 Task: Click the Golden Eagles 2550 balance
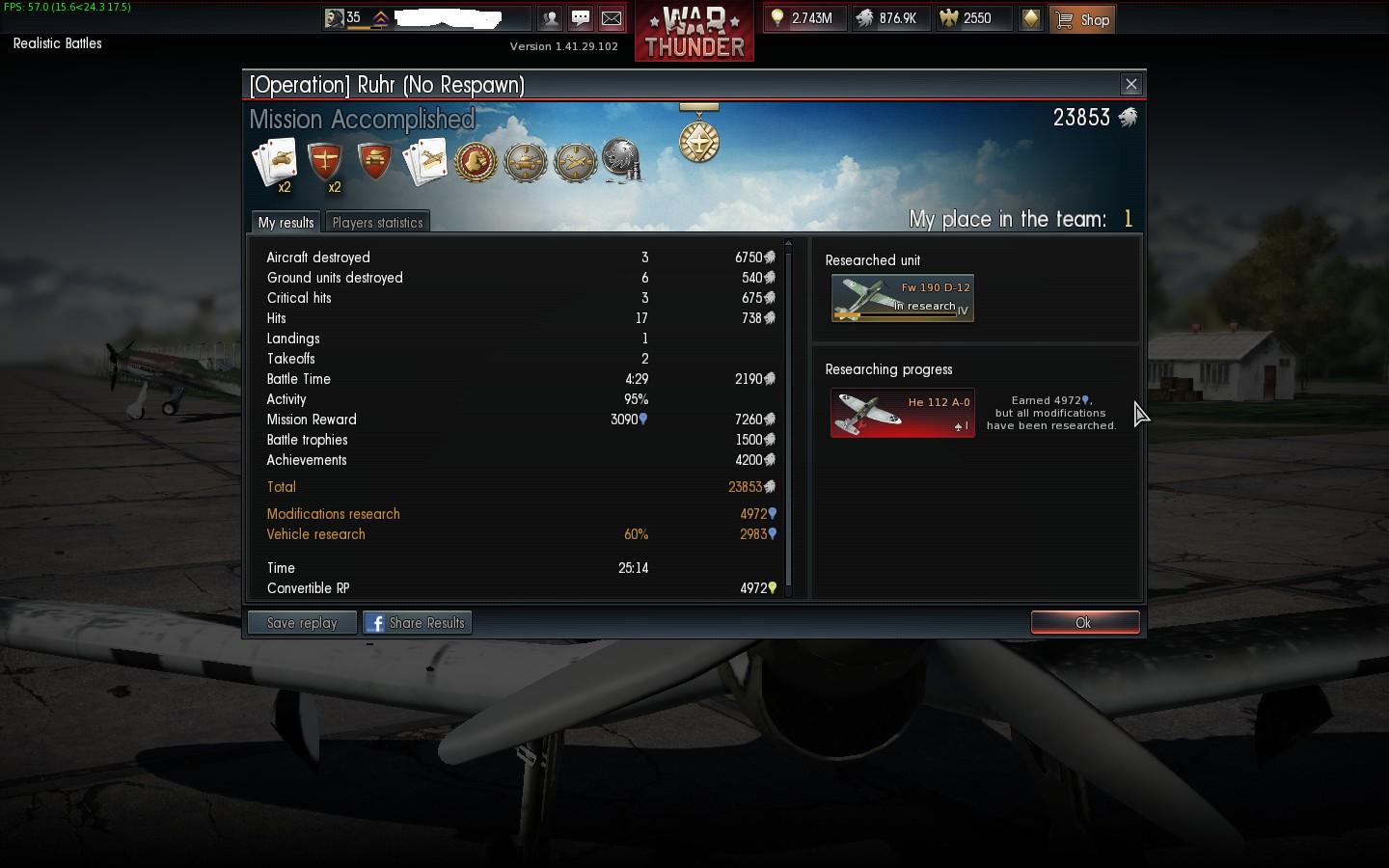point(974,18)
